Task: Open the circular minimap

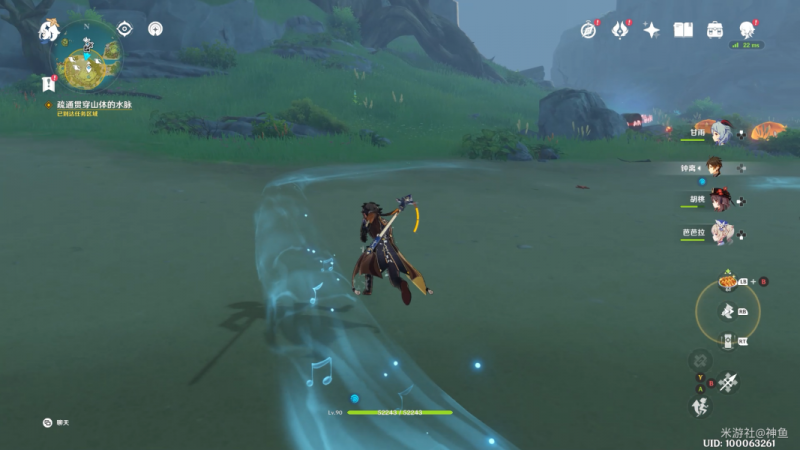Action: (88, 62)
